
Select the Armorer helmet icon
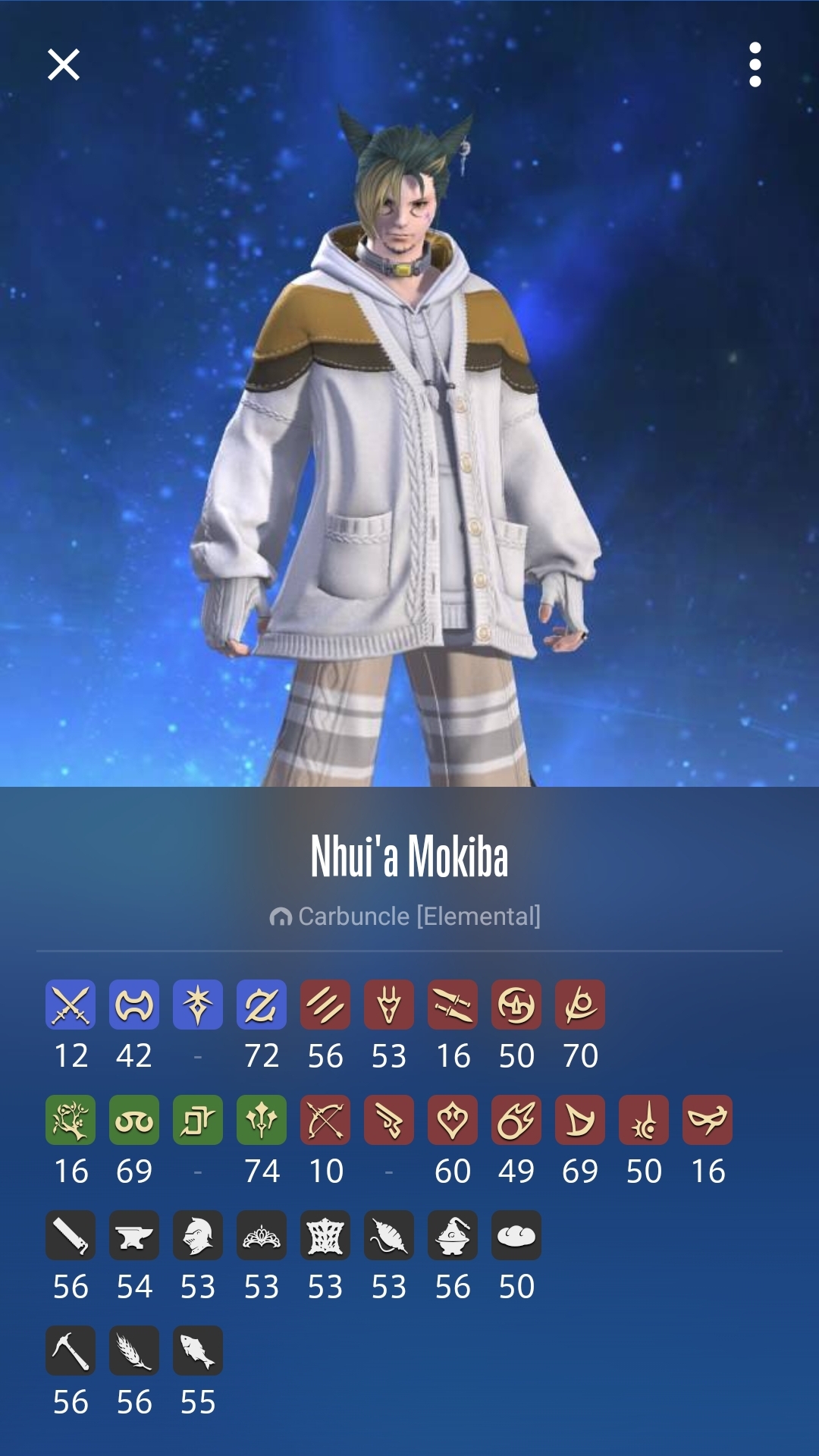(198, 1235)
